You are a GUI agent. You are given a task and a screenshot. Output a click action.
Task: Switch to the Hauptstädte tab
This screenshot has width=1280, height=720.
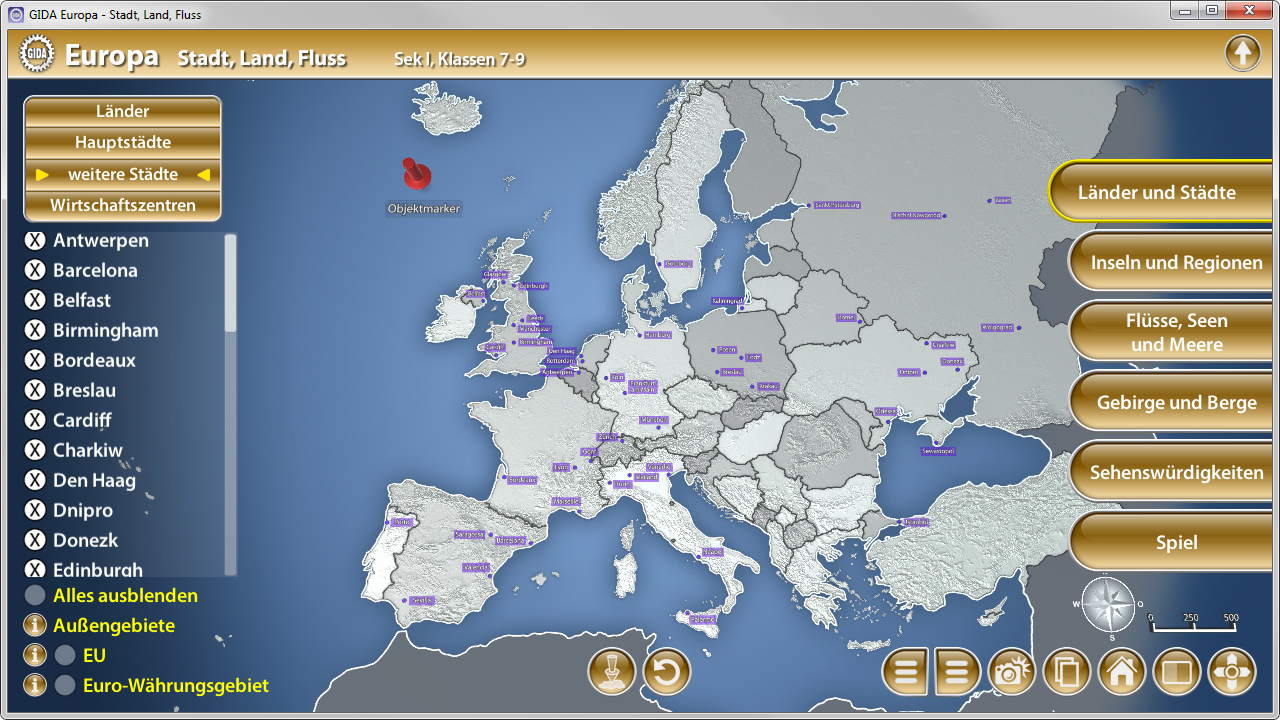(x=122, y=142)
